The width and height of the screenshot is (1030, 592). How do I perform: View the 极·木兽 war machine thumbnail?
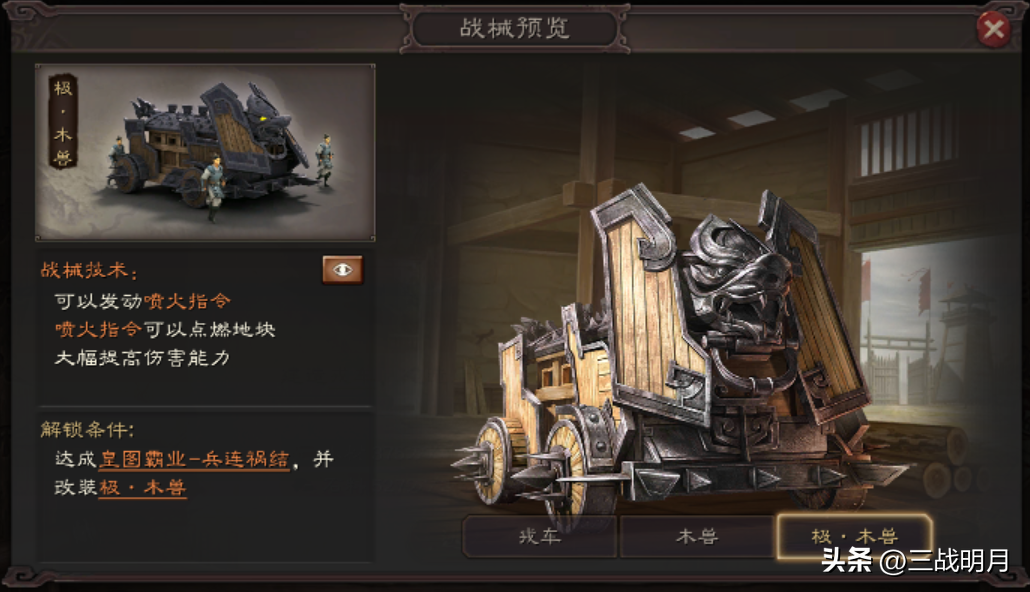205,152
